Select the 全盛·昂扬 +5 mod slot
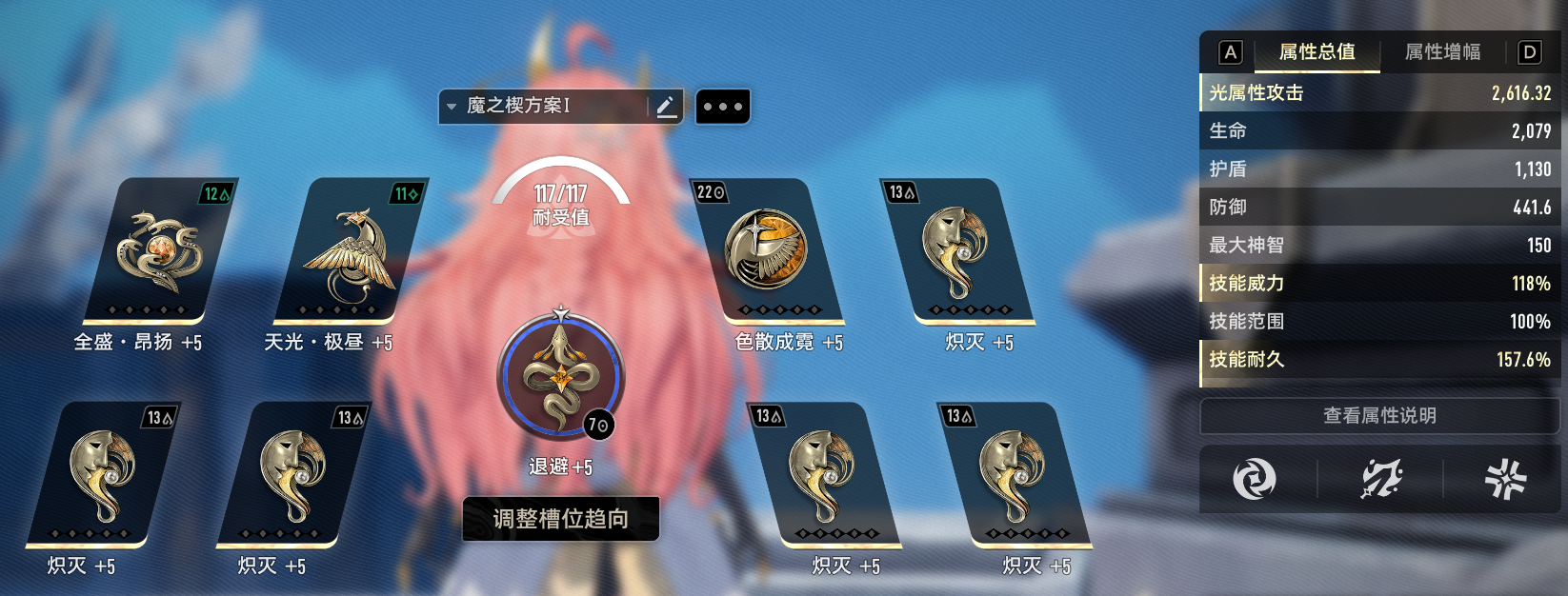 tap(158, 251)
